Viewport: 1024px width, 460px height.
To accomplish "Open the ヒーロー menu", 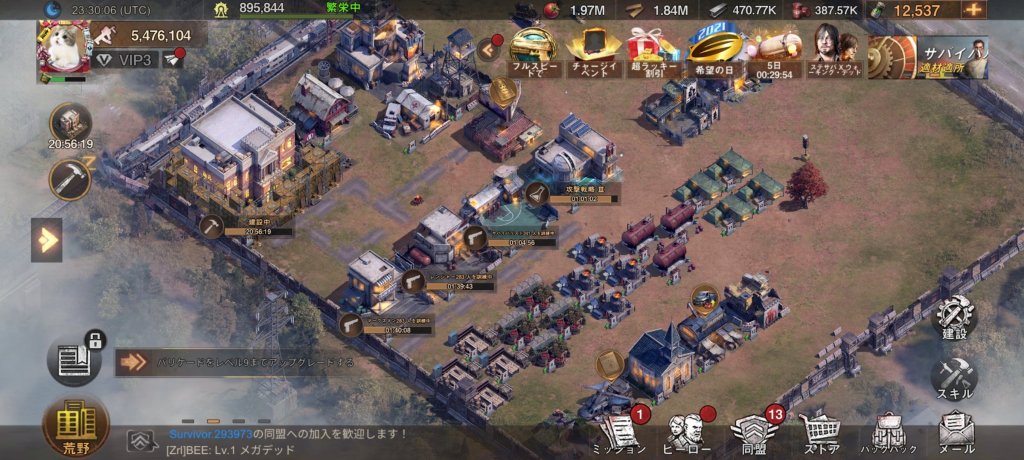I will tap(688, 433).
